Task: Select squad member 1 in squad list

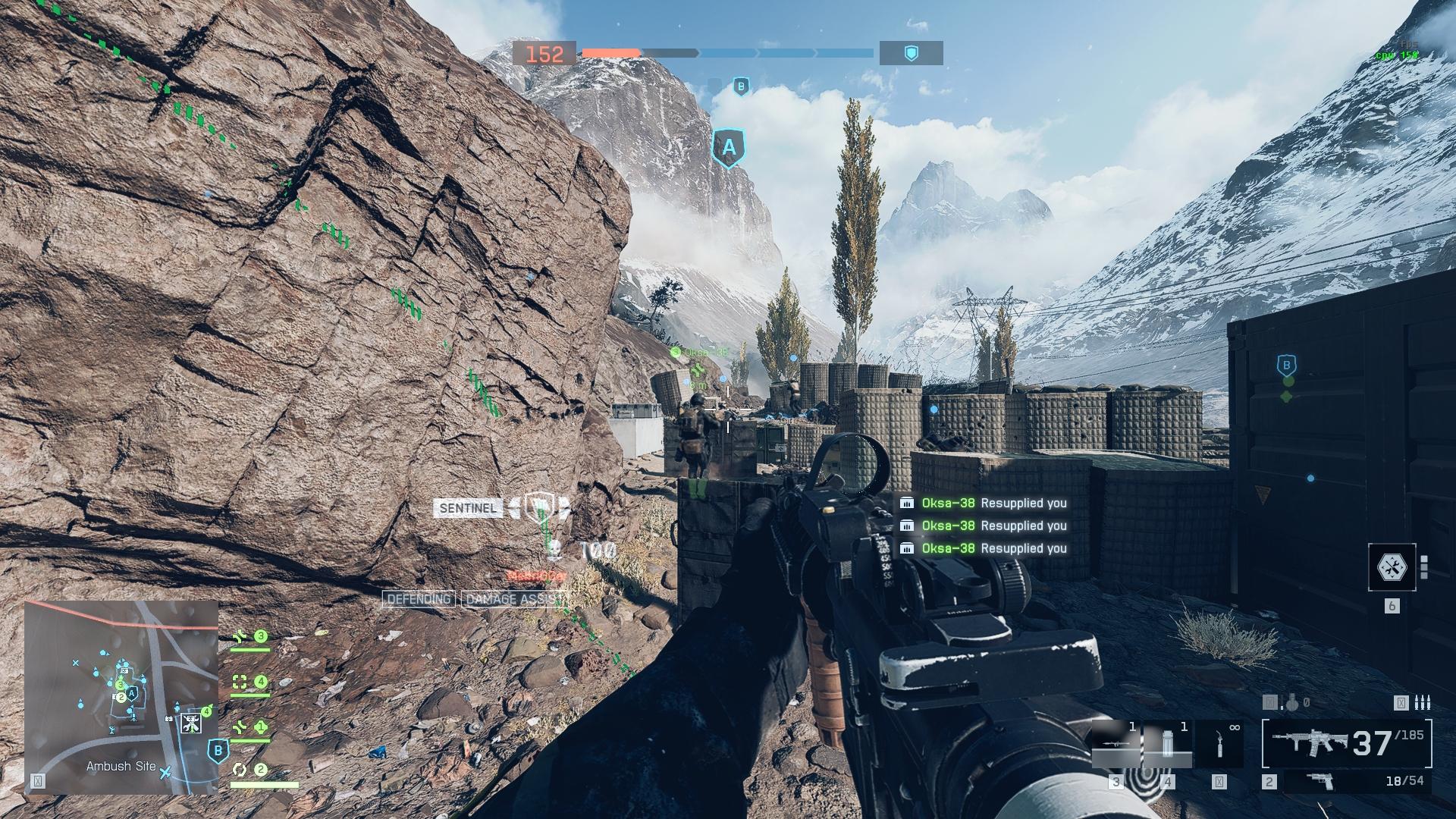Action: (x=250, y=728)
